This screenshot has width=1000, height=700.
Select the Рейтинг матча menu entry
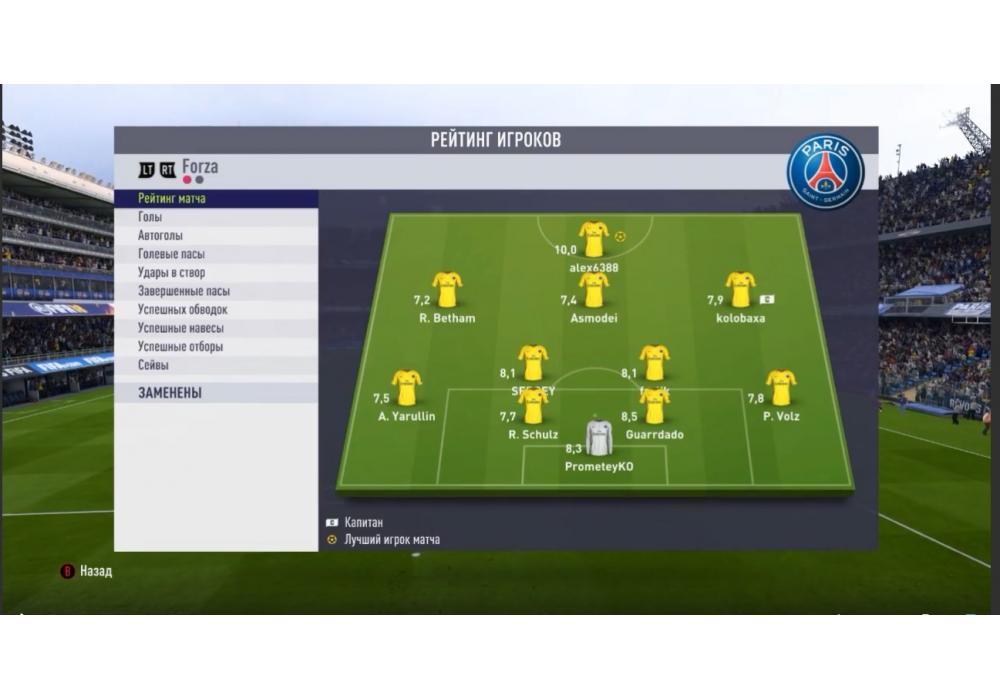172,199
